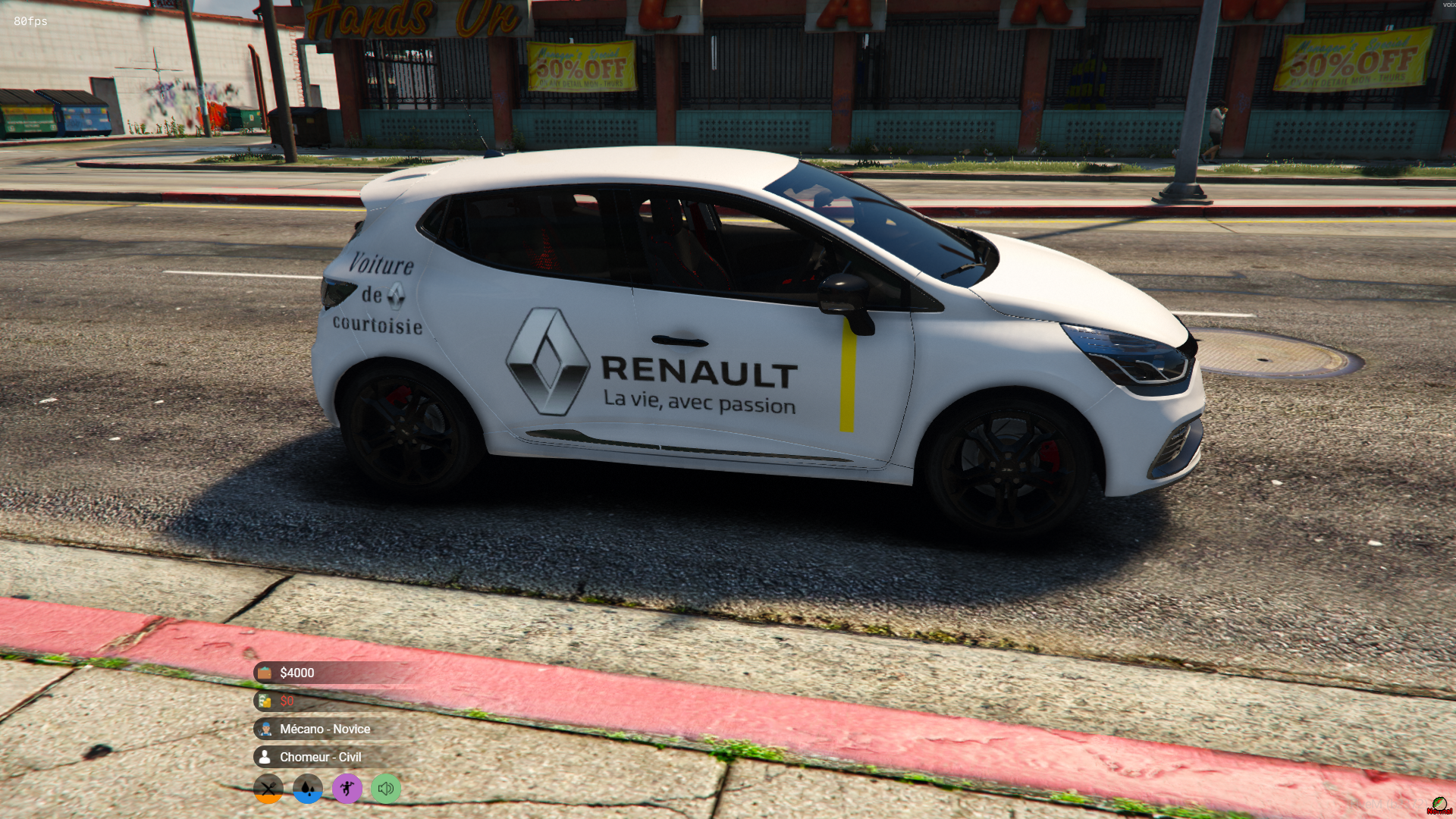Mute game sound via the speaker toggle
This screenshot has height=819, width=1456.
[386, 789]
